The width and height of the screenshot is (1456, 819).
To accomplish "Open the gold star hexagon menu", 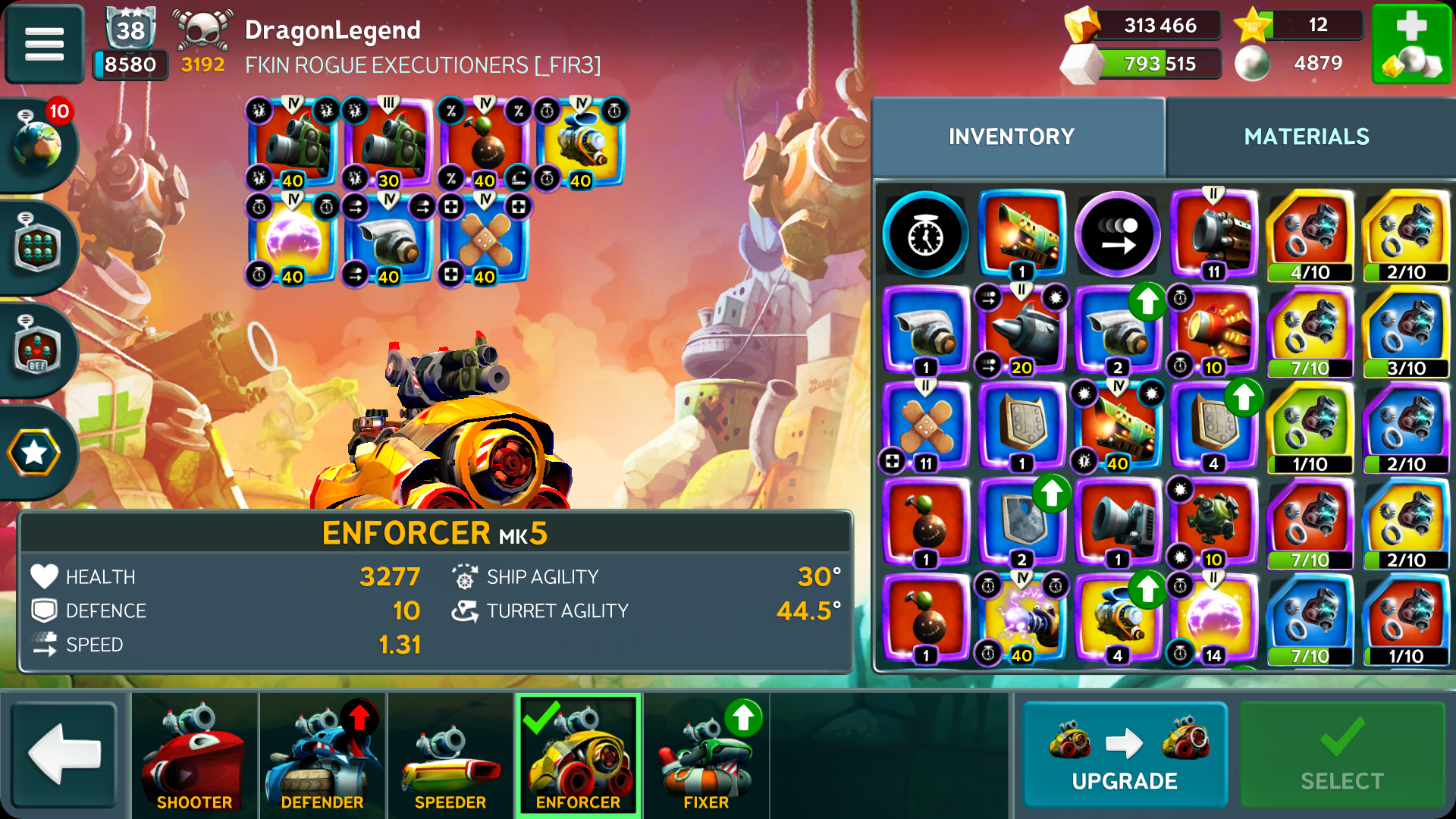I will (35, 453).
